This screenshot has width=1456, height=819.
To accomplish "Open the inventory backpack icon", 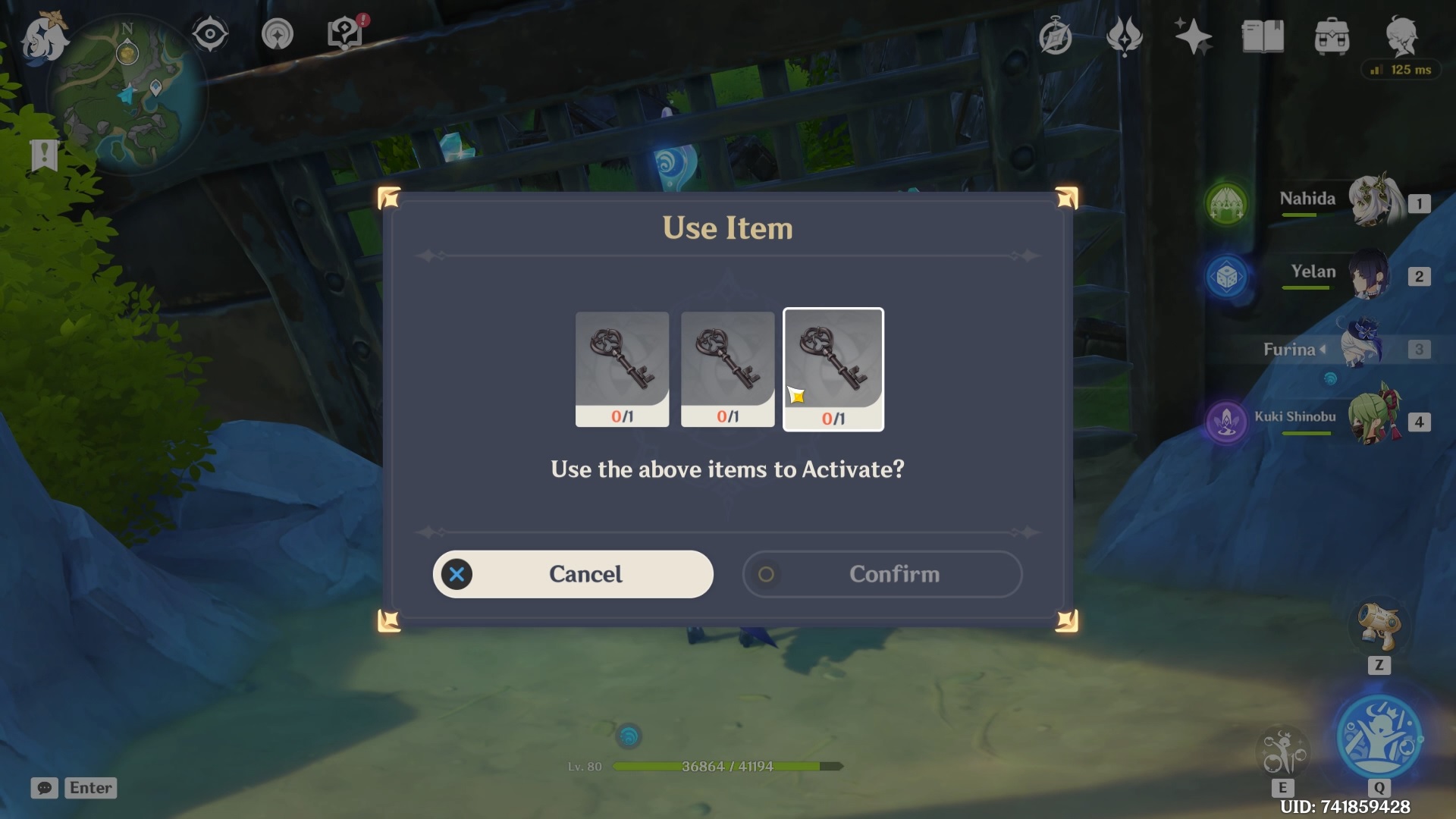I will [1332, 36].
